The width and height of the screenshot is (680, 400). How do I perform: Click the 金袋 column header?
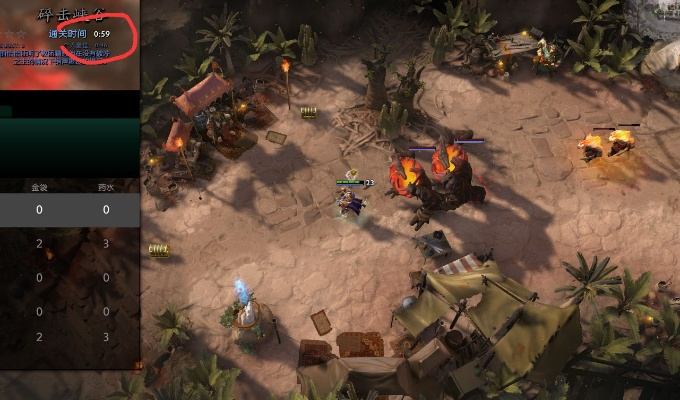[x=39, y=186]
